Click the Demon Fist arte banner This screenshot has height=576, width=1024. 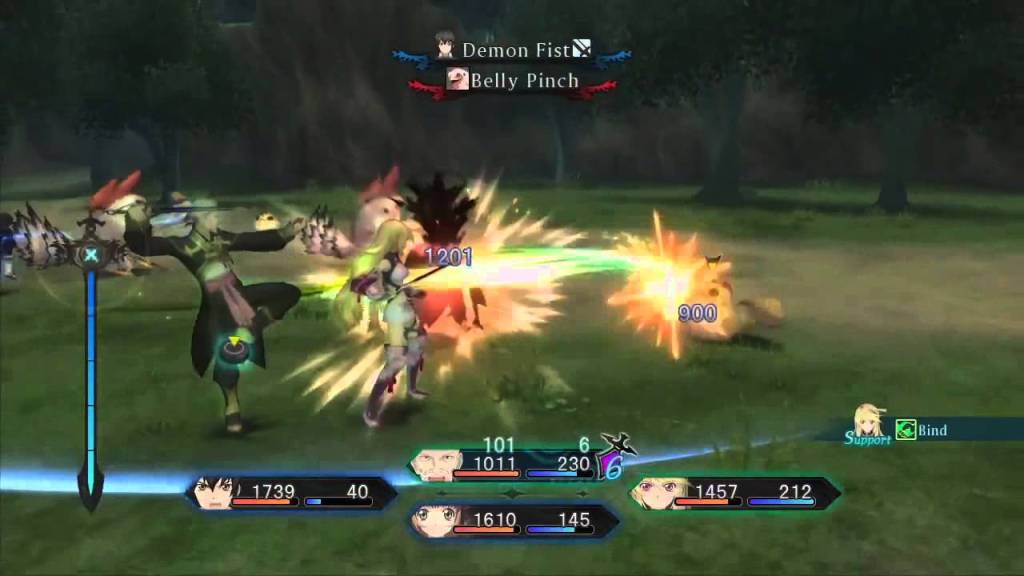click(x=514, y=49)
